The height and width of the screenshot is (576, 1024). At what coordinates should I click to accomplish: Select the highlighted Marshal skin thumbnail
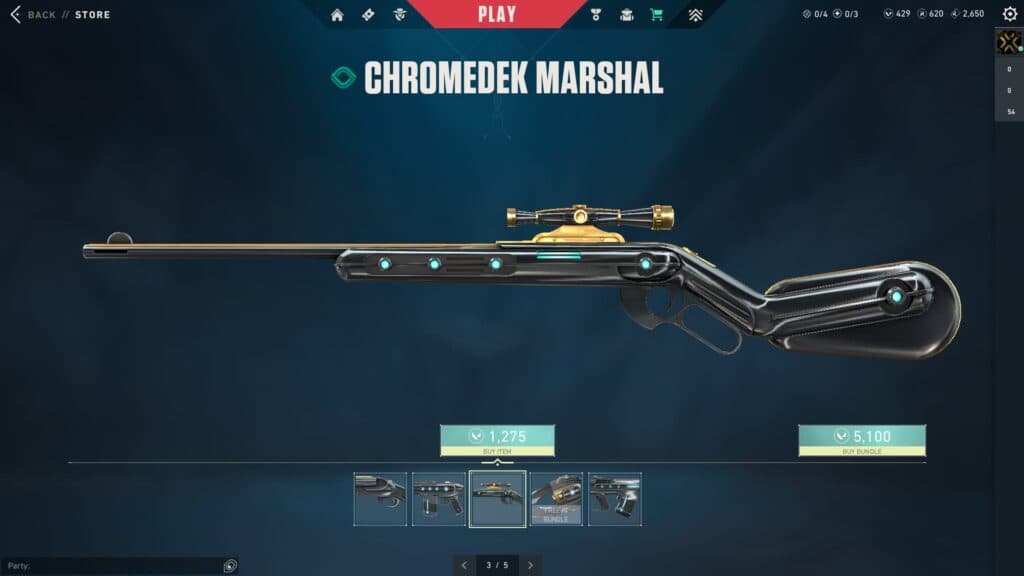click(498, 499)
